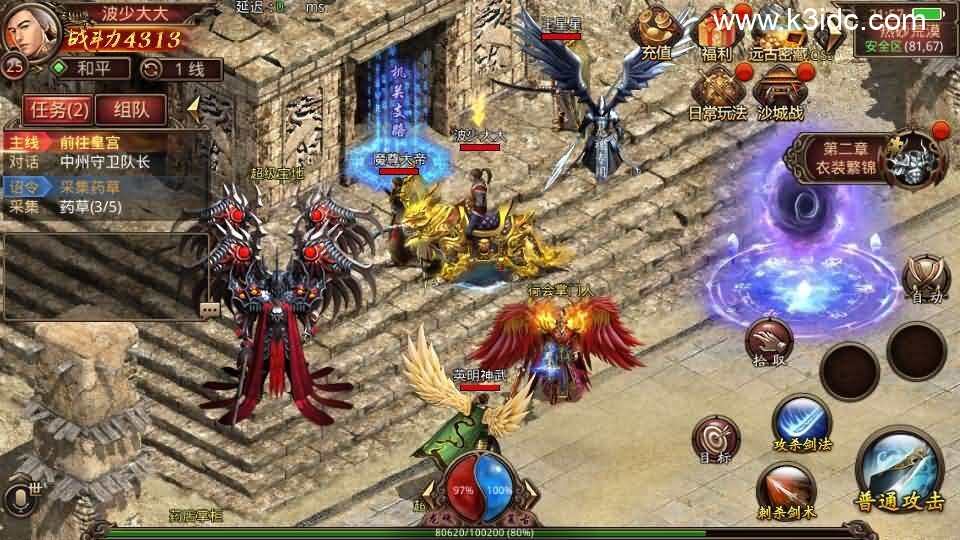This screenshot has height=540, width=960.
Task: Use the 刺杀剑术 skill
Action: 785,490
